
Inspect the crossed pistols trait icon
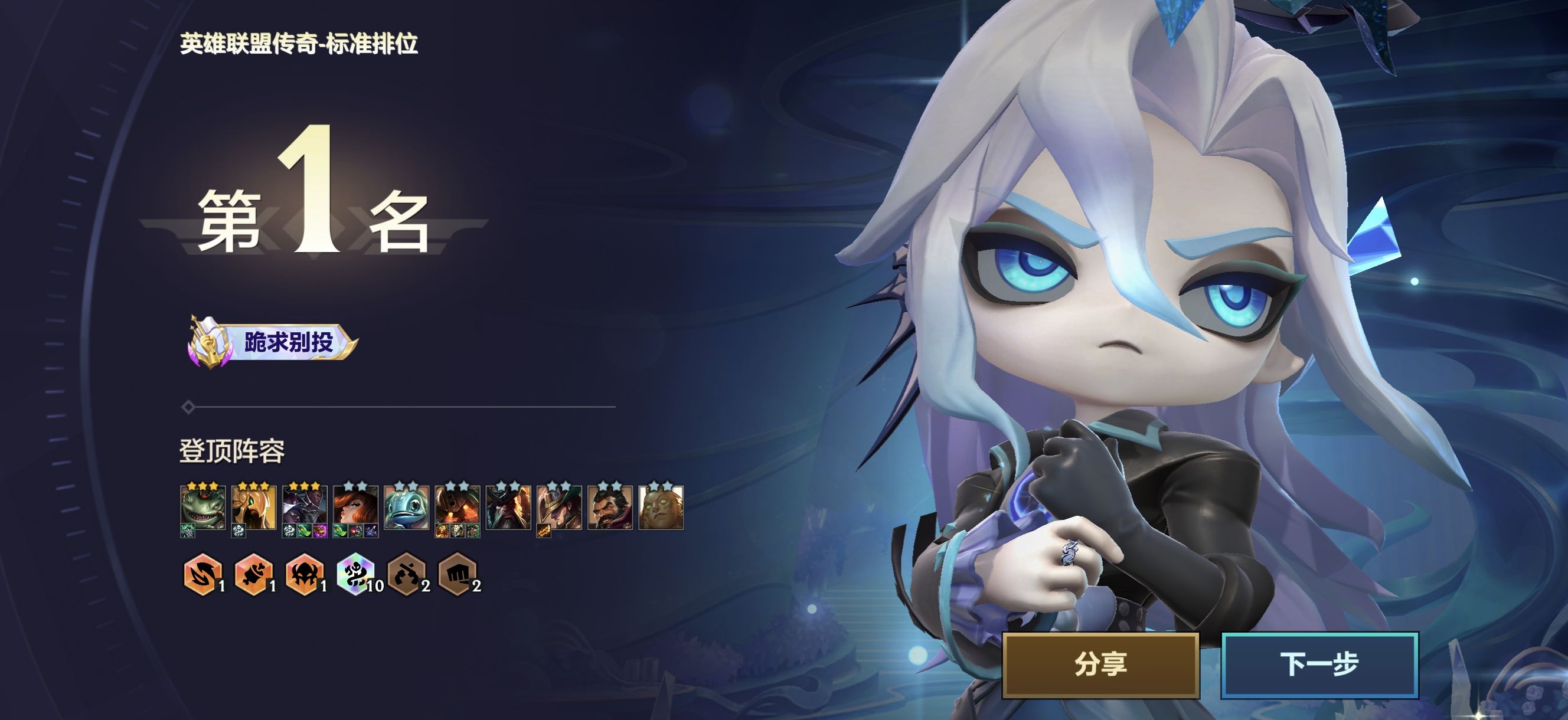[x=407, y=574]
